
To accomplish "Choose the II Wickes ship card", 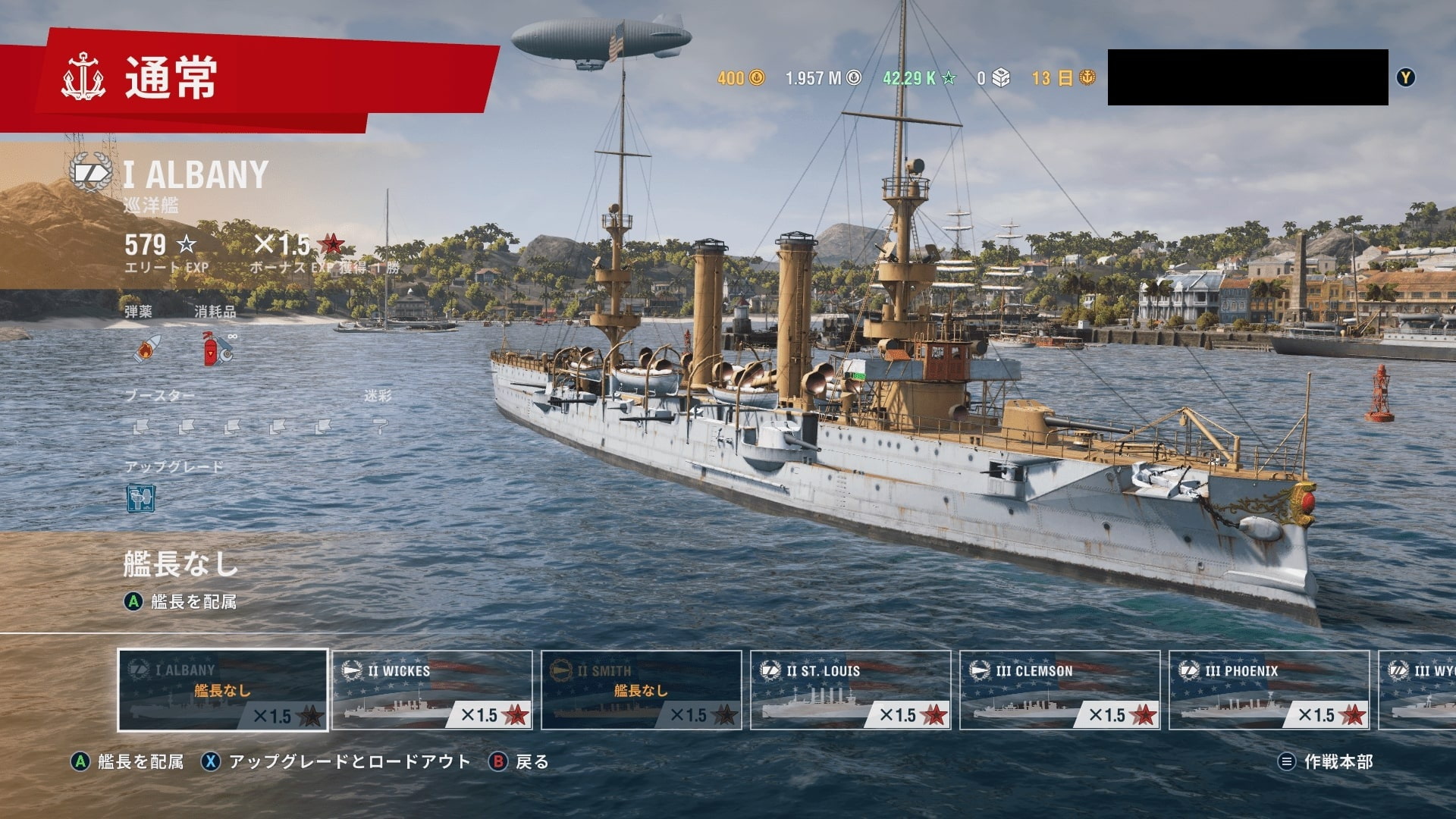I will 432,690.
